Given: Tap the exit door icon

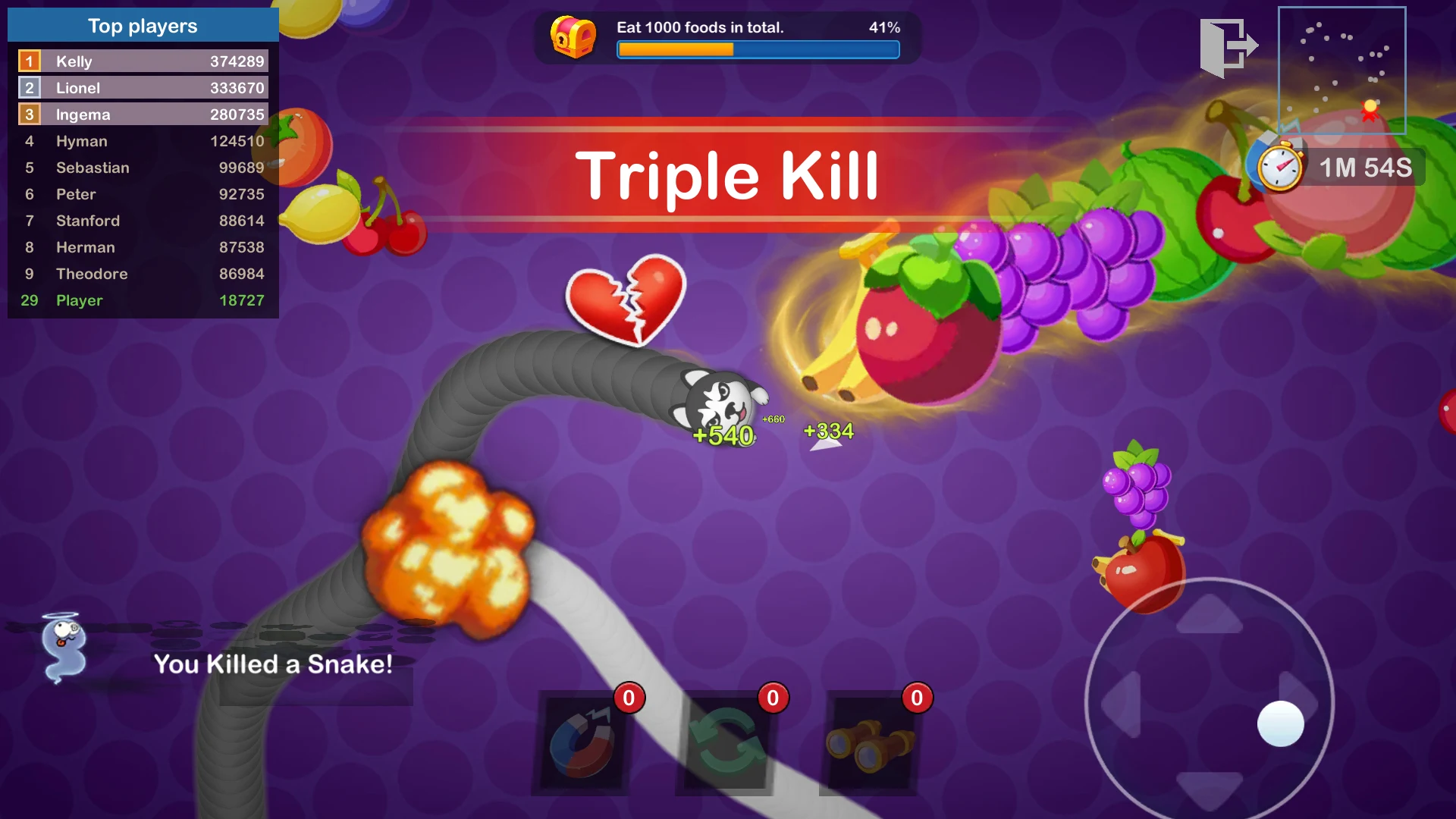Looking at the screenshot, I should point(1227,47).
